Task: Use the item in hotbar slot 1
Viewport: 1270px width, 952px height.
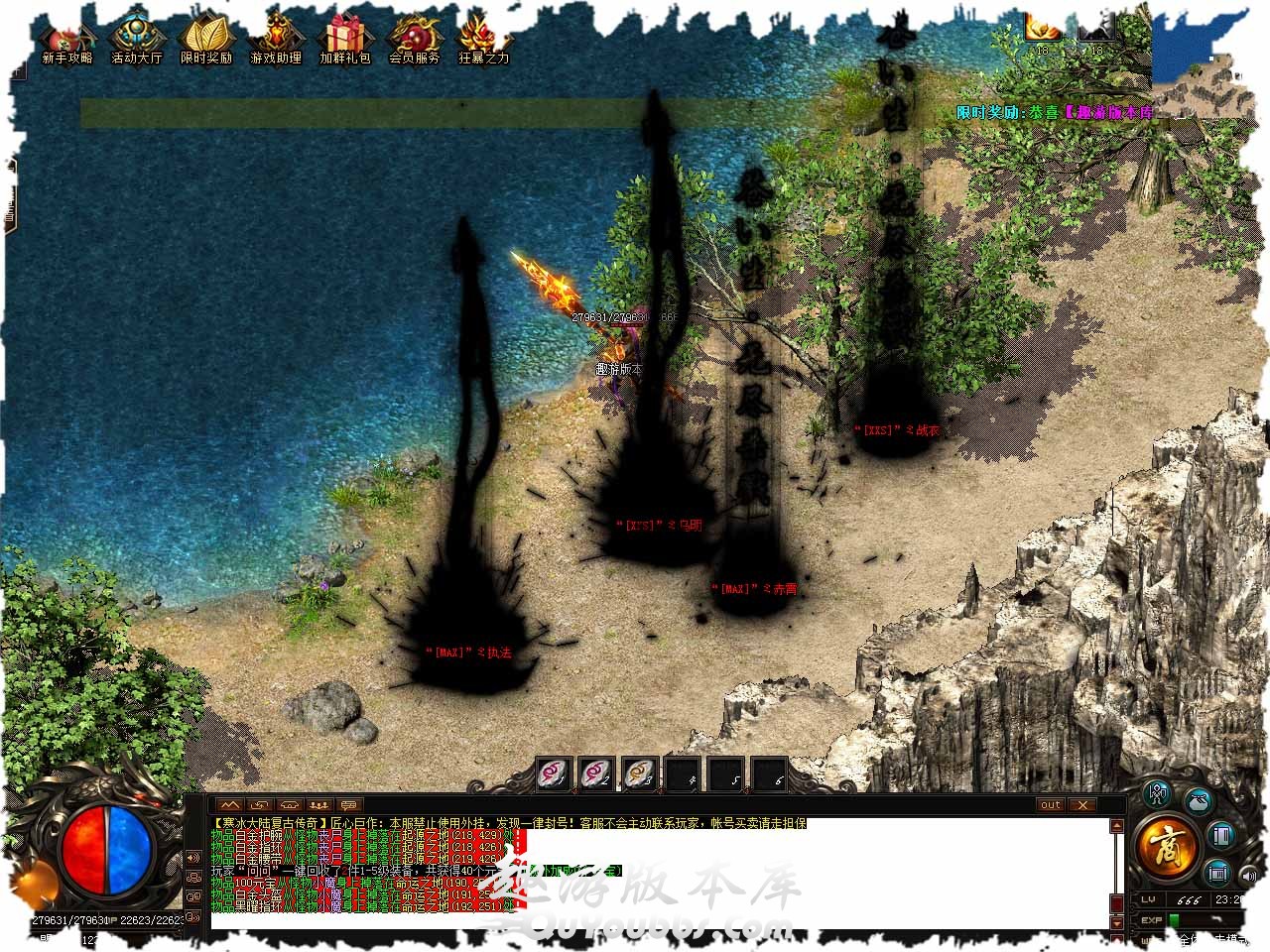Action: pos(554,773)
